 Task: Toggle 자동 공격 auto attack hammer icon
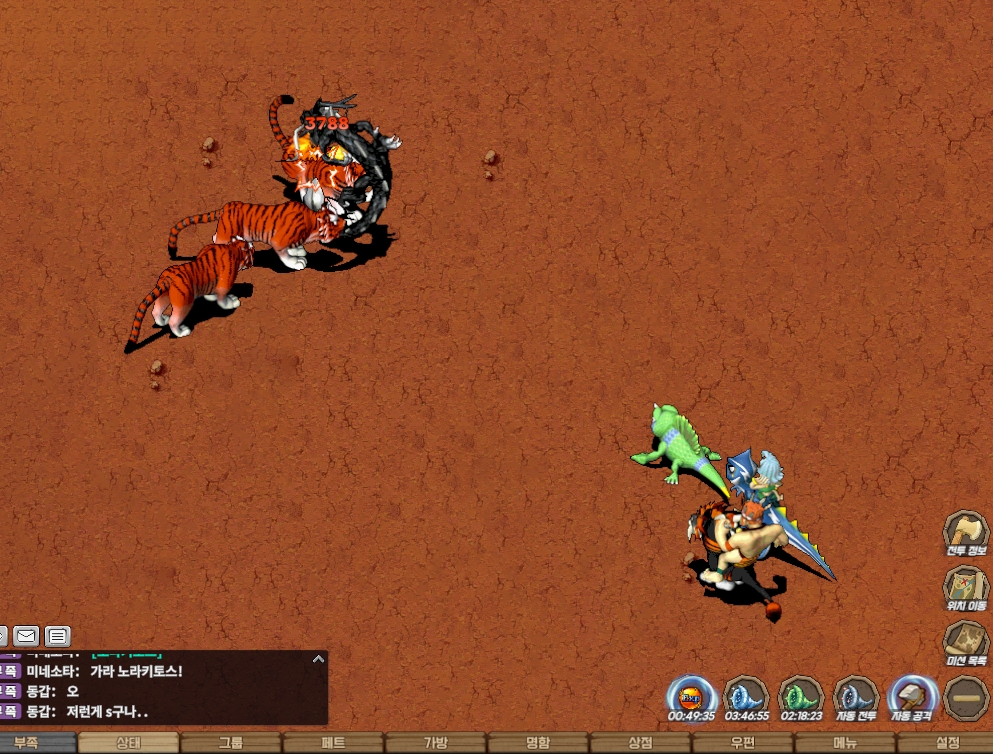(911, 695)
